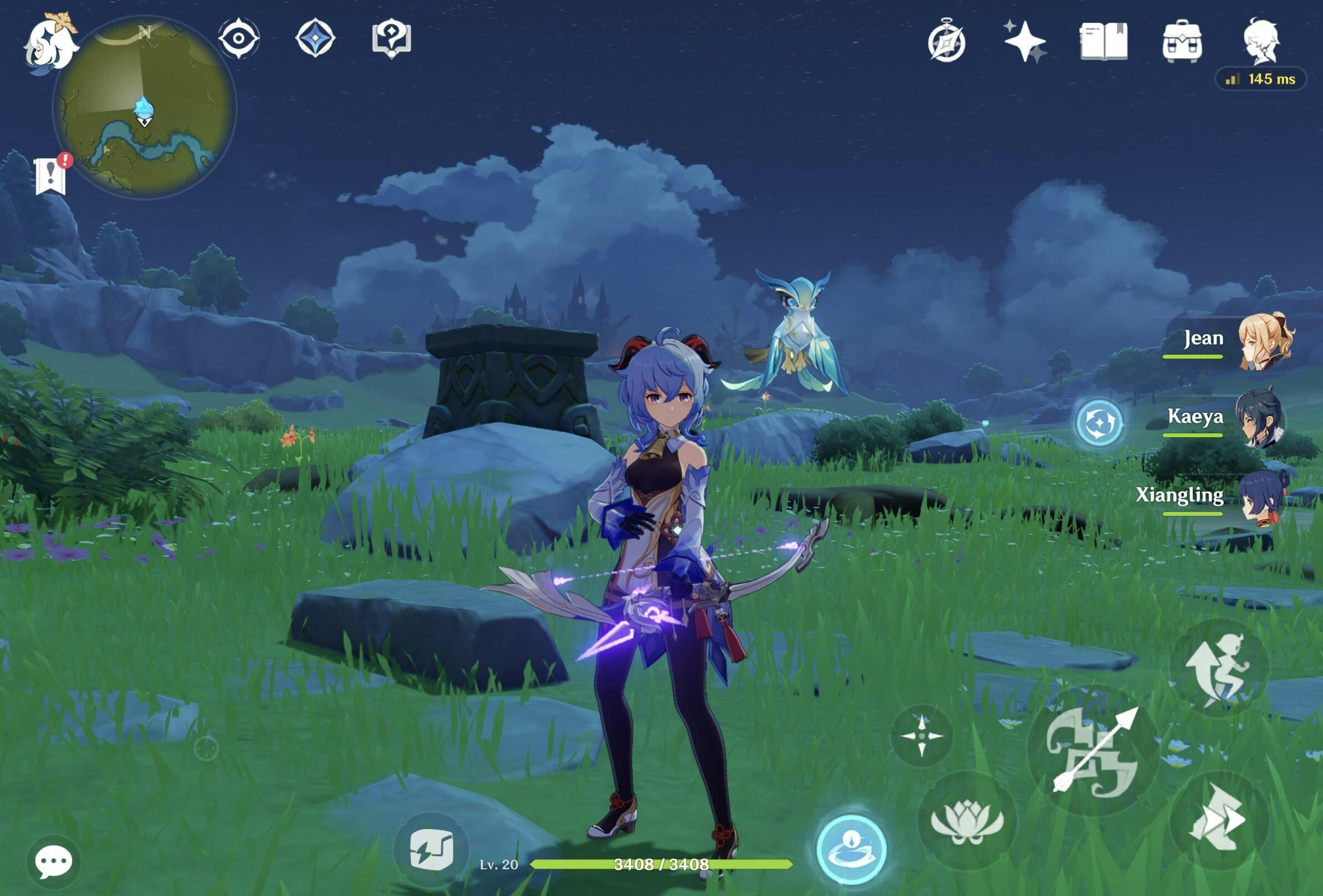
Task: Open the diamond-shaped events icon
Action: 315,38
